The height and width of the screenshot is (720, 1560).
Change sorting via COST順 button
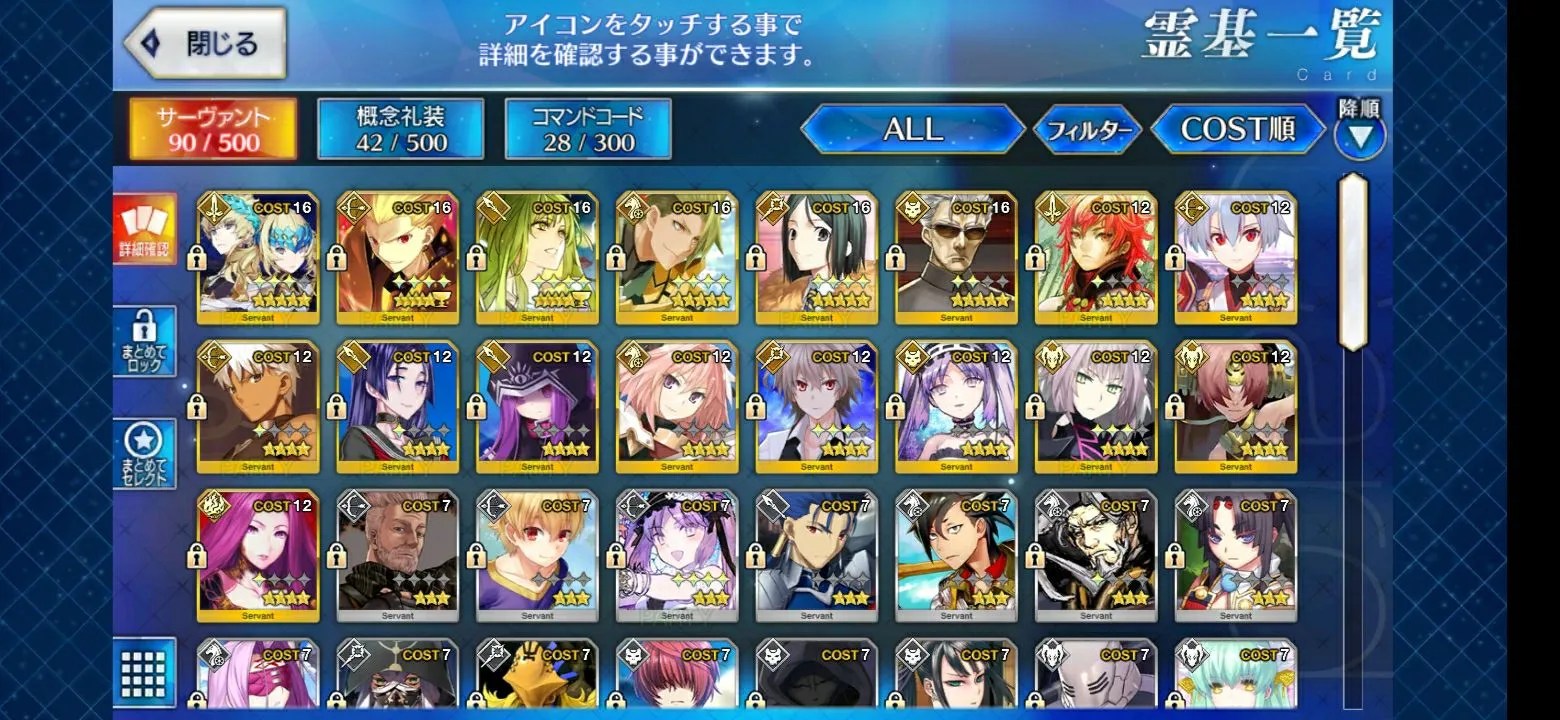tap(1238, 129)
